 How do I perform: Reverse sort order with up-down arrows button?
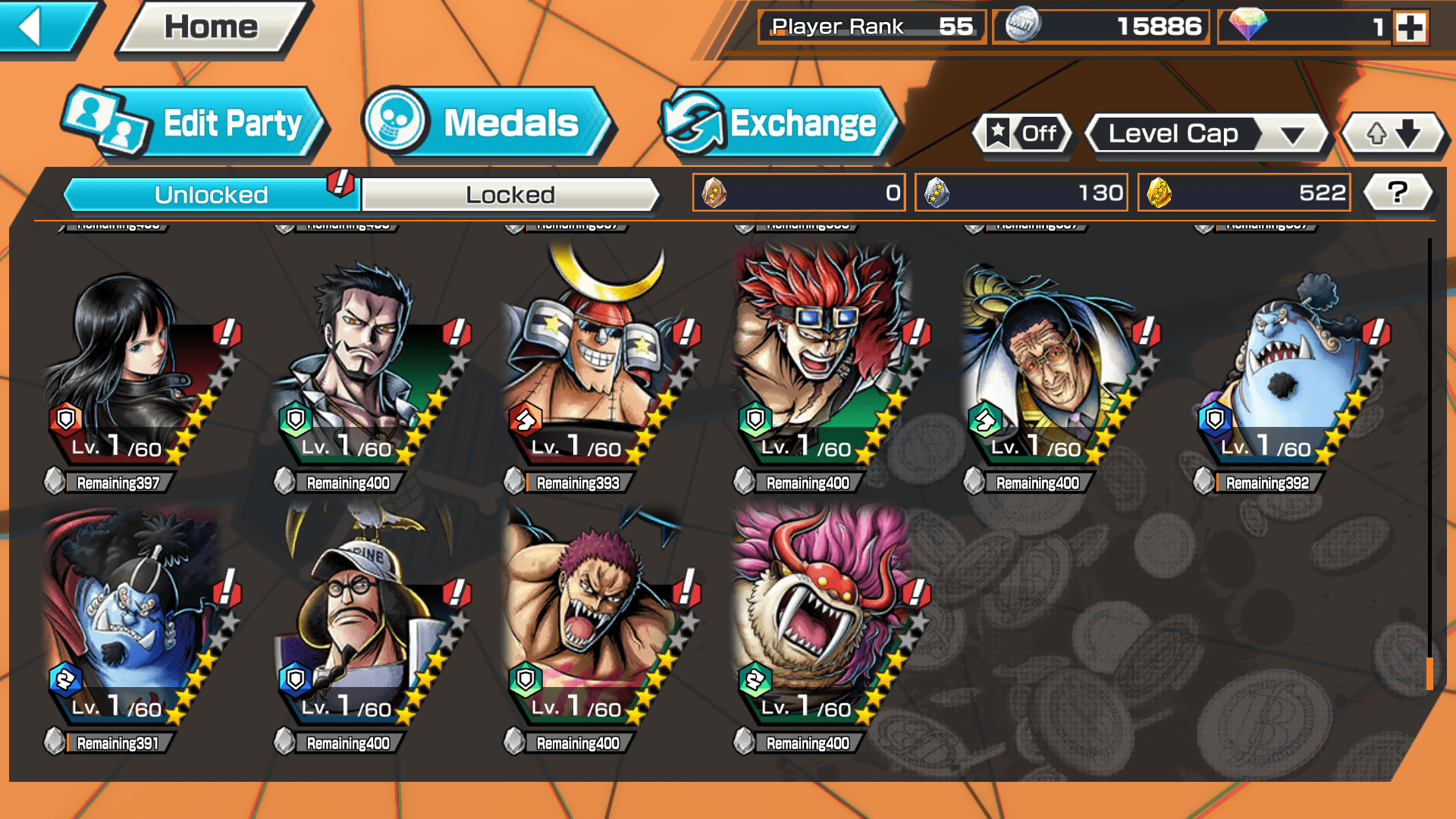point(1393,134)
